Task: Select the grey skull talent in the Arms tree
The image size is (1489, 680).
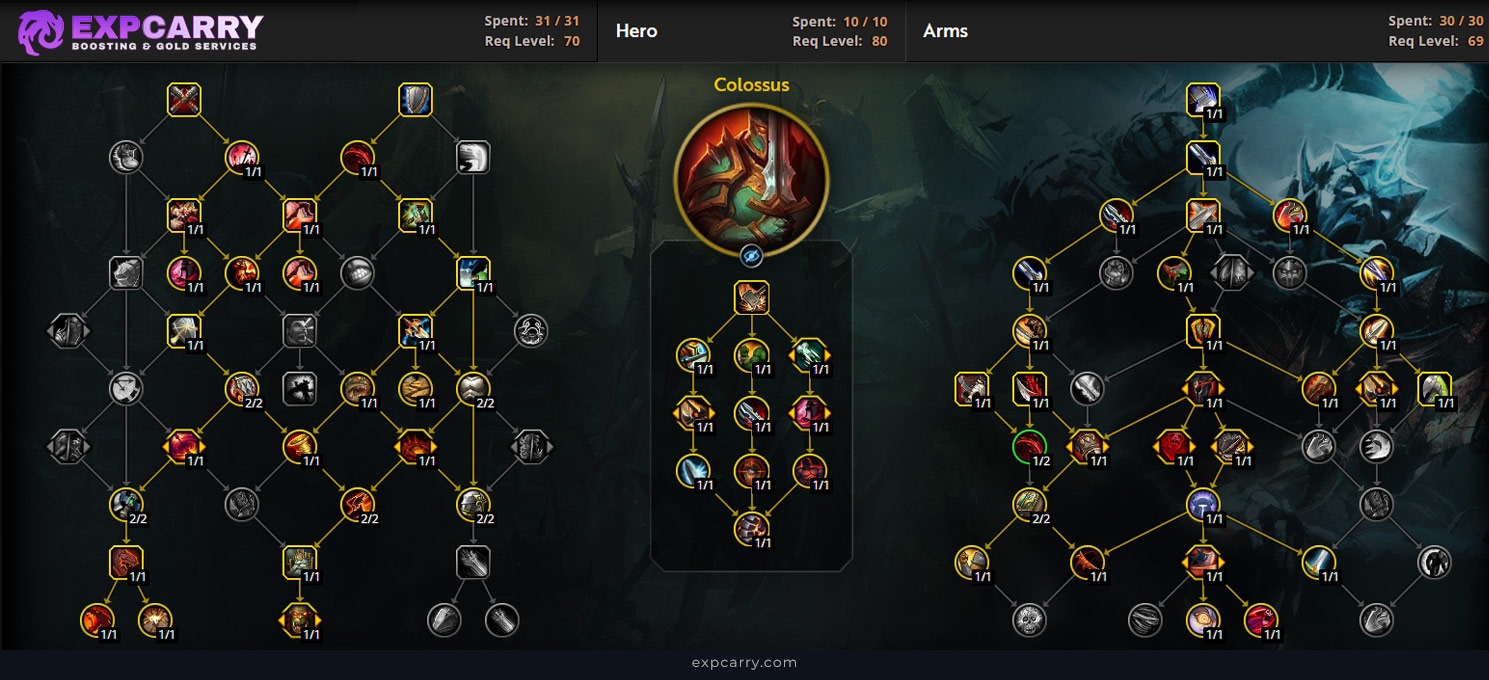Action: click(1029, 620)
